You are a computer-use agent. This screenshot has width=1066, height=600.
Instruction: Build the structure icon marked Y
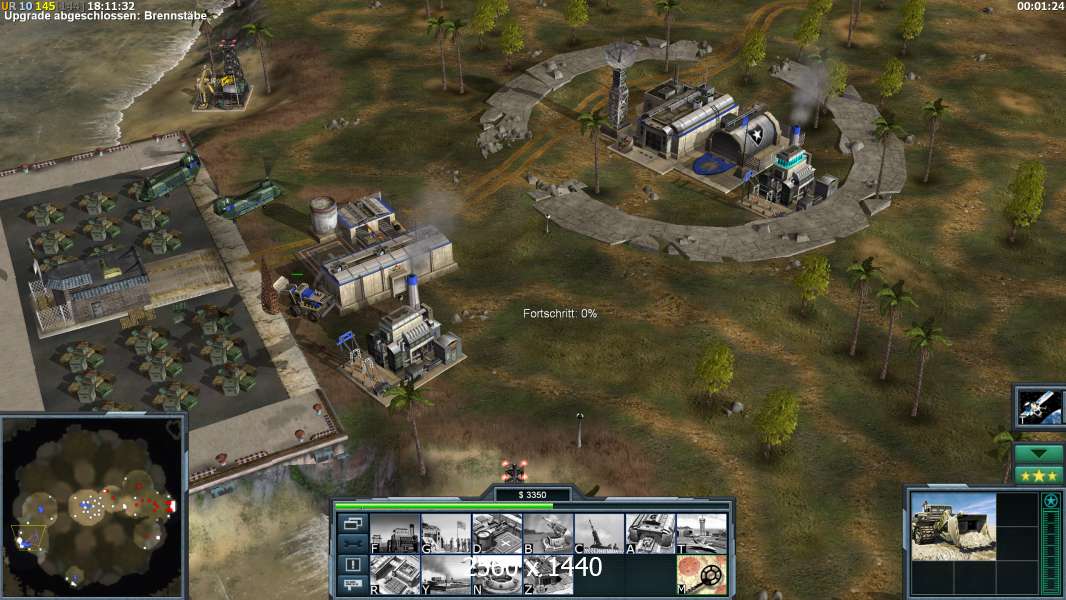pos(446,574)
